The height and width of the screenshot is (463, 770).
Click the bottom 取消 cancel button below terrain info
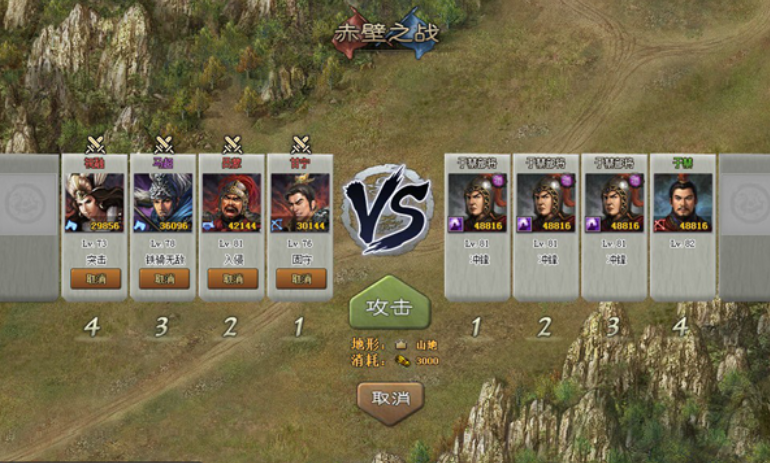[x=390, y=397]
